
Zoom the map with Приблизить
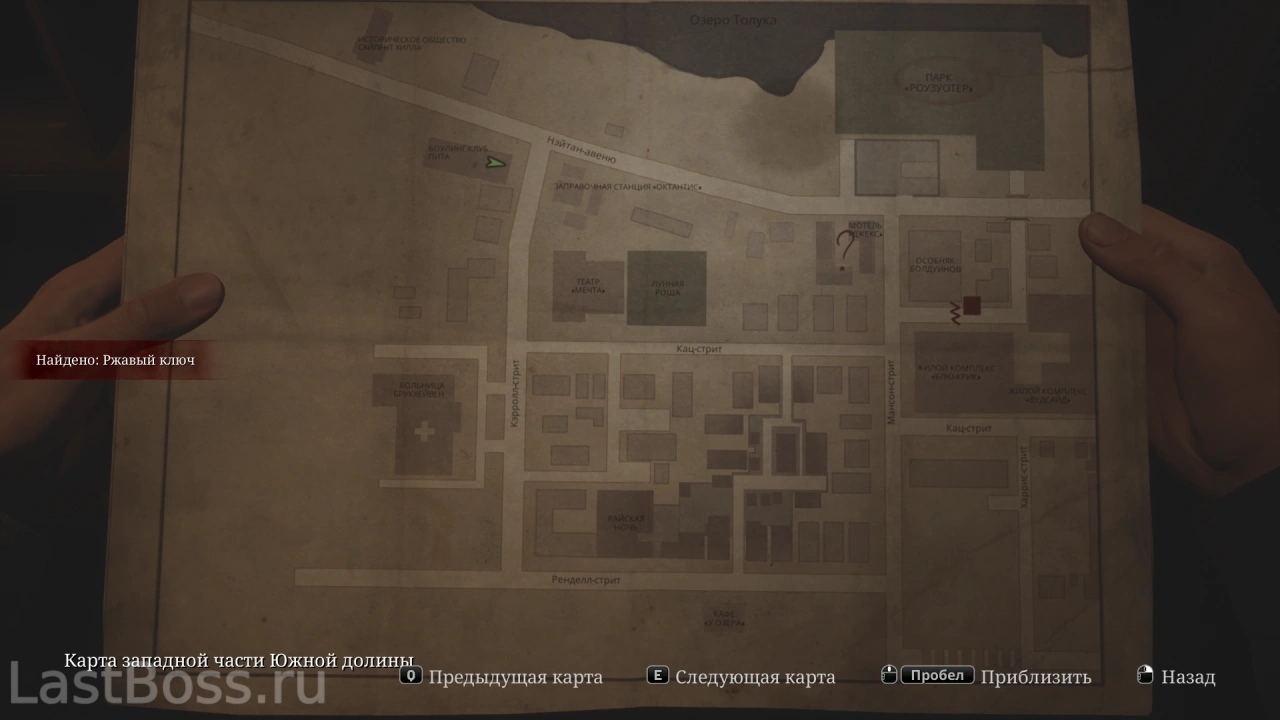coord(1035,677)
